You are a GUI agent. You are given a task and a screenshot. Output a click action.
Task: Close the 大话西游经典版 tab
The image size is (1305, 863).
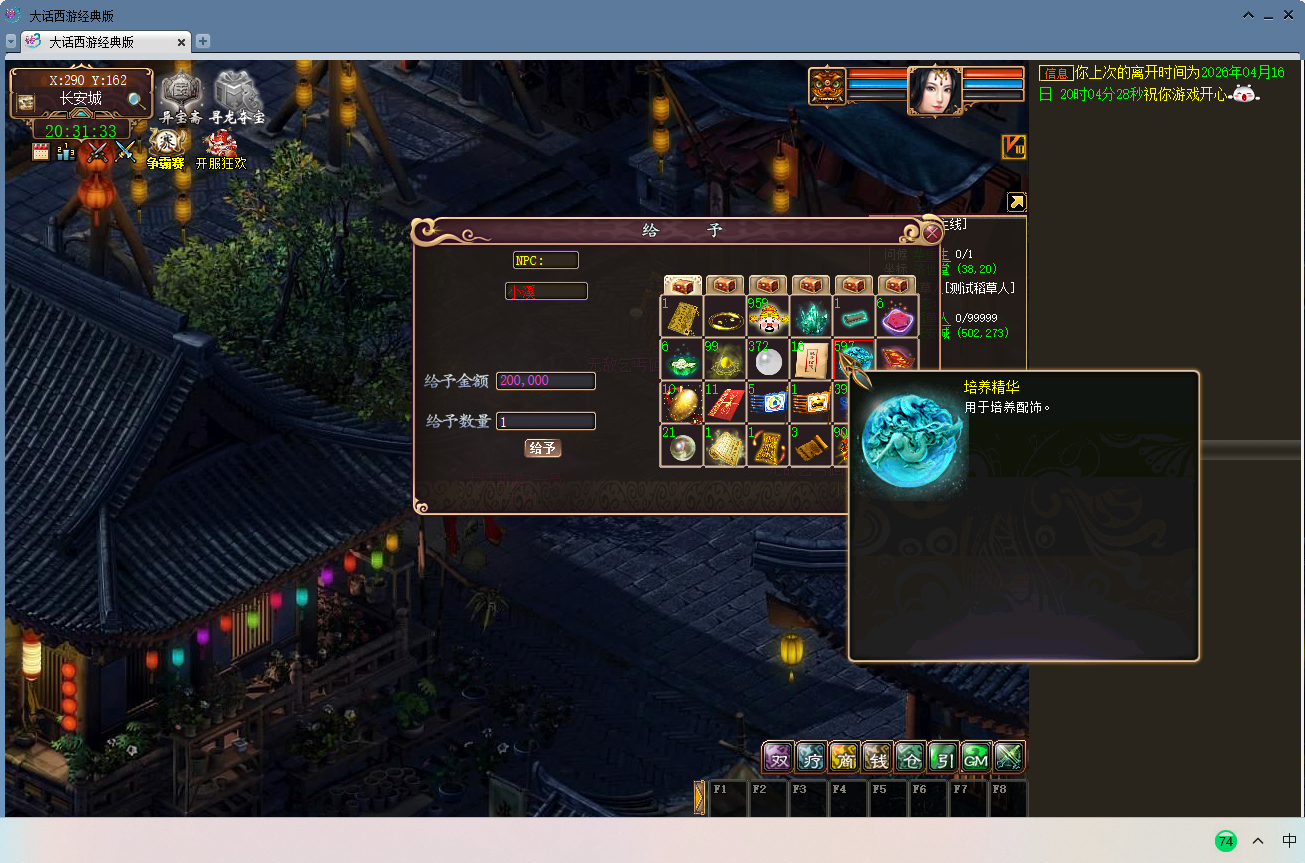point(182,42)
